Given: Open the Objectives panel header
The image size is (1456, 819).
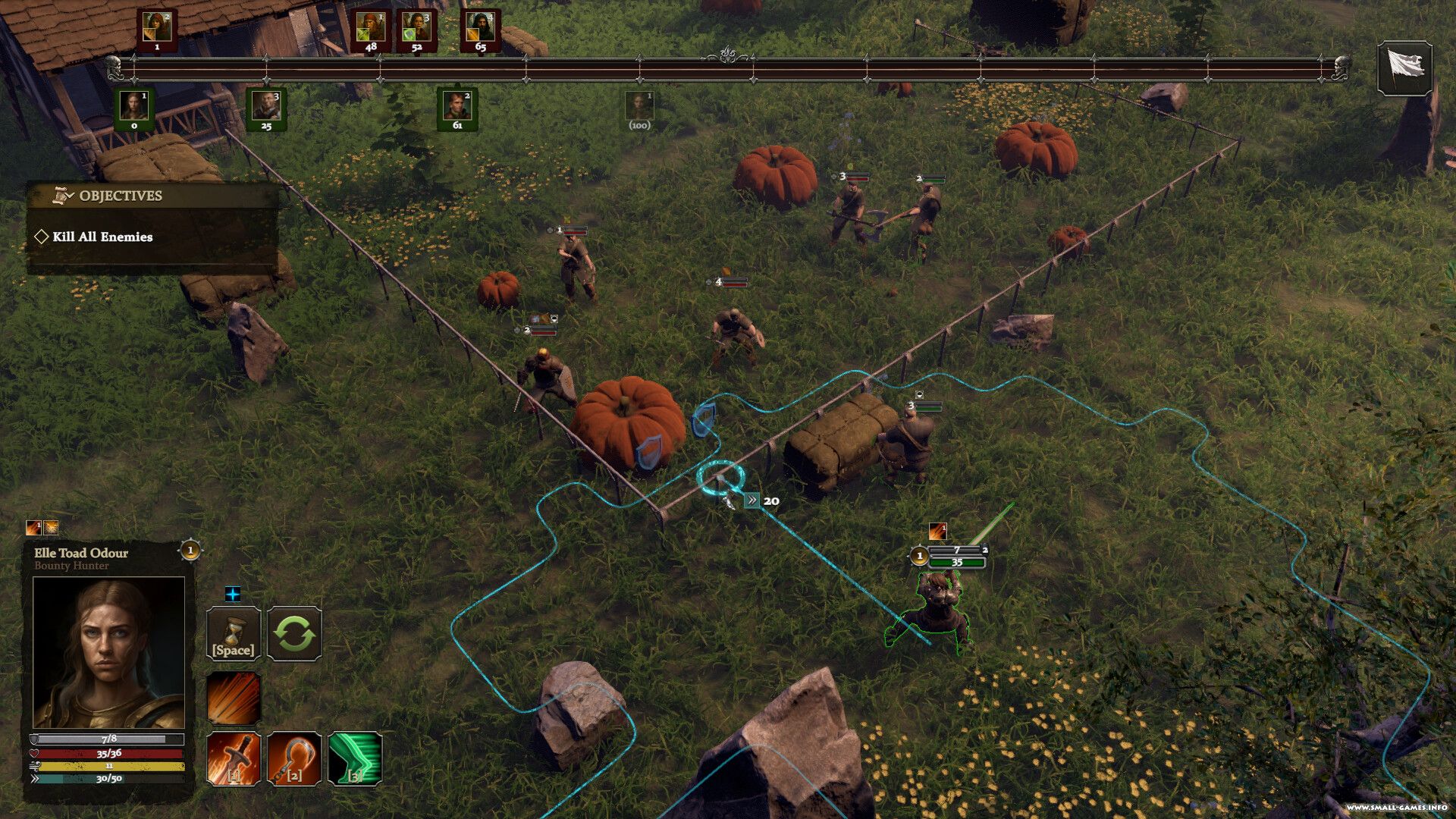Looking at the screenshot, I should tap(120, 196).
